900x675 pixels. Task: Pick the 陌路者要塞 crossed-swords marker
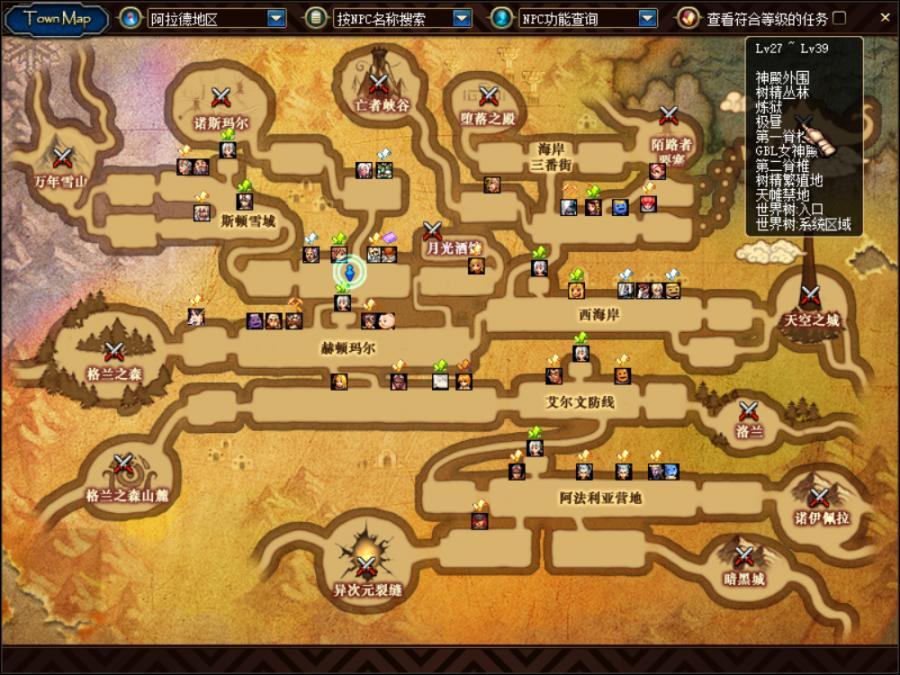coord(669,116)
